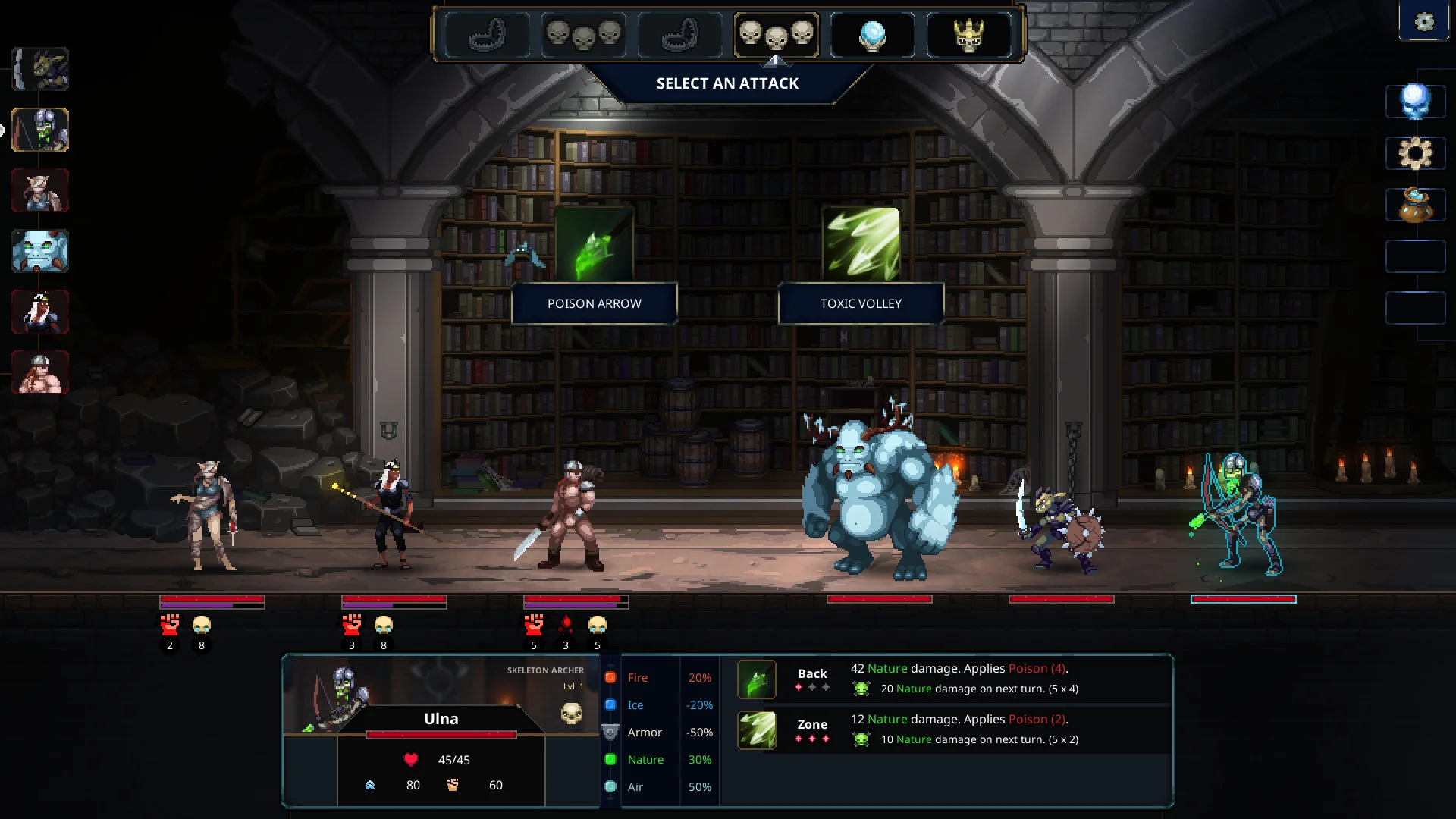The image size is (1456, 819).
Task: Select the skeleton archer portrait in the left sidebar
Action: 40,130
